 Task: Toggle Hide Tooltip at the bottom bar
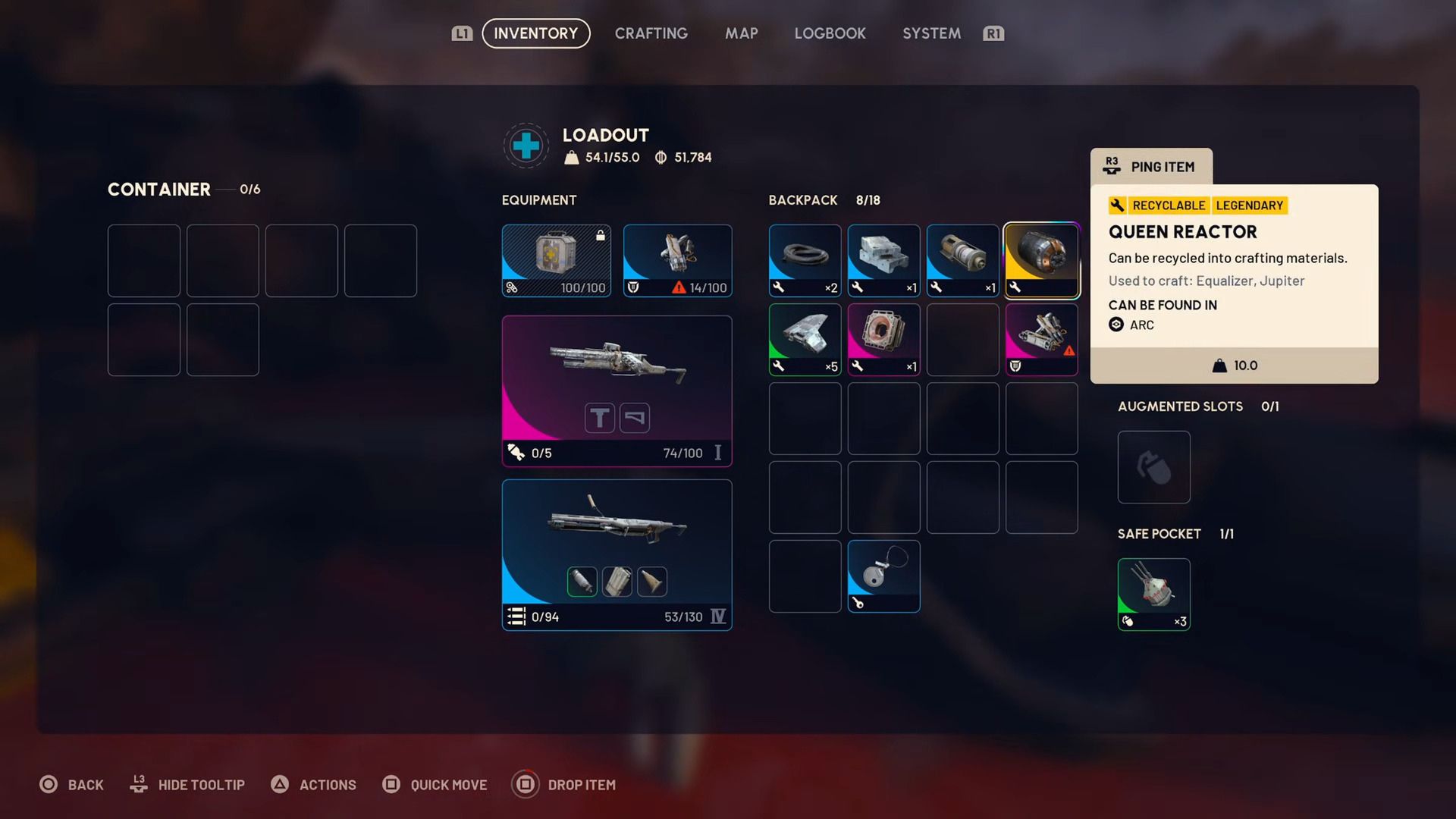pos(187,785)
